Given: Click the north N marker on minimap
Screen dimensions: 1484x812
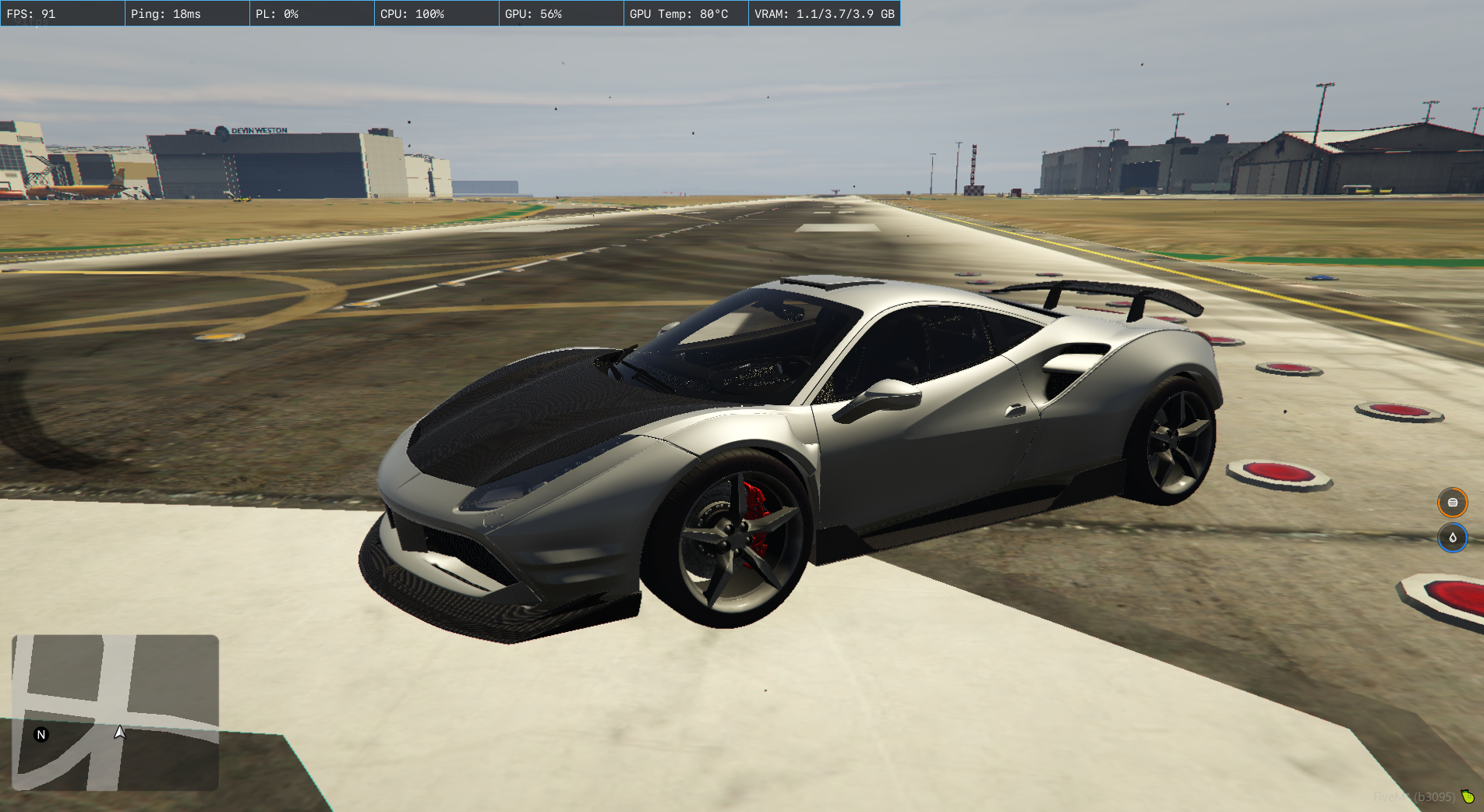Looking at the screenshot, I should point(41,734).
